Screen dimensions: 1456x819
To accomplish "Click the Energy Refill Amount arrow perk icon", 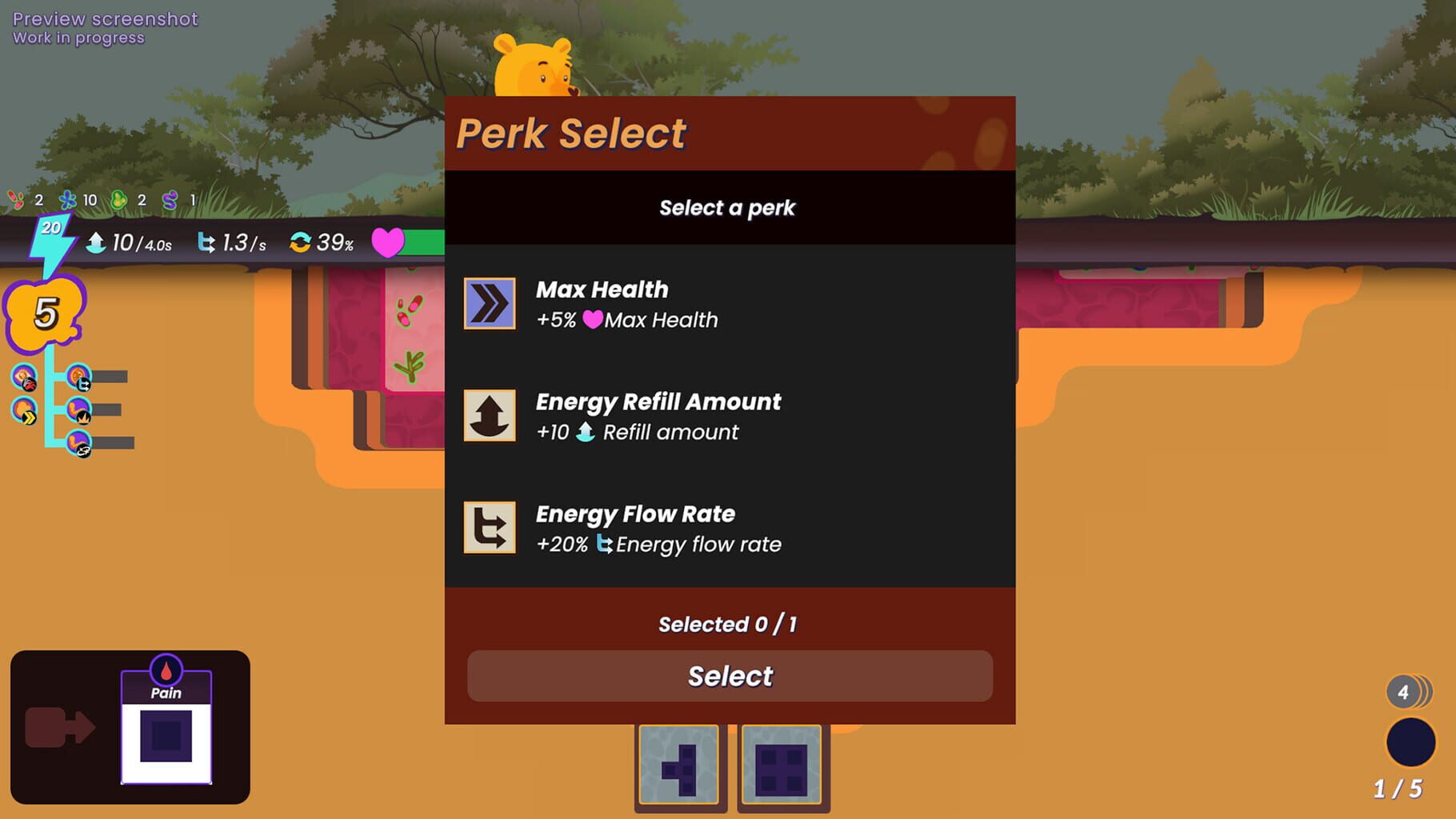I will tap(490, 417).
